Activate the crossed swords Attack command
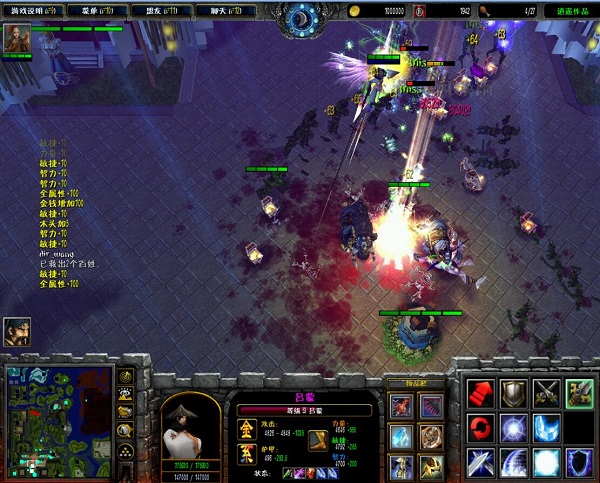This screenshot has height=483, width=600. [546, 392]
